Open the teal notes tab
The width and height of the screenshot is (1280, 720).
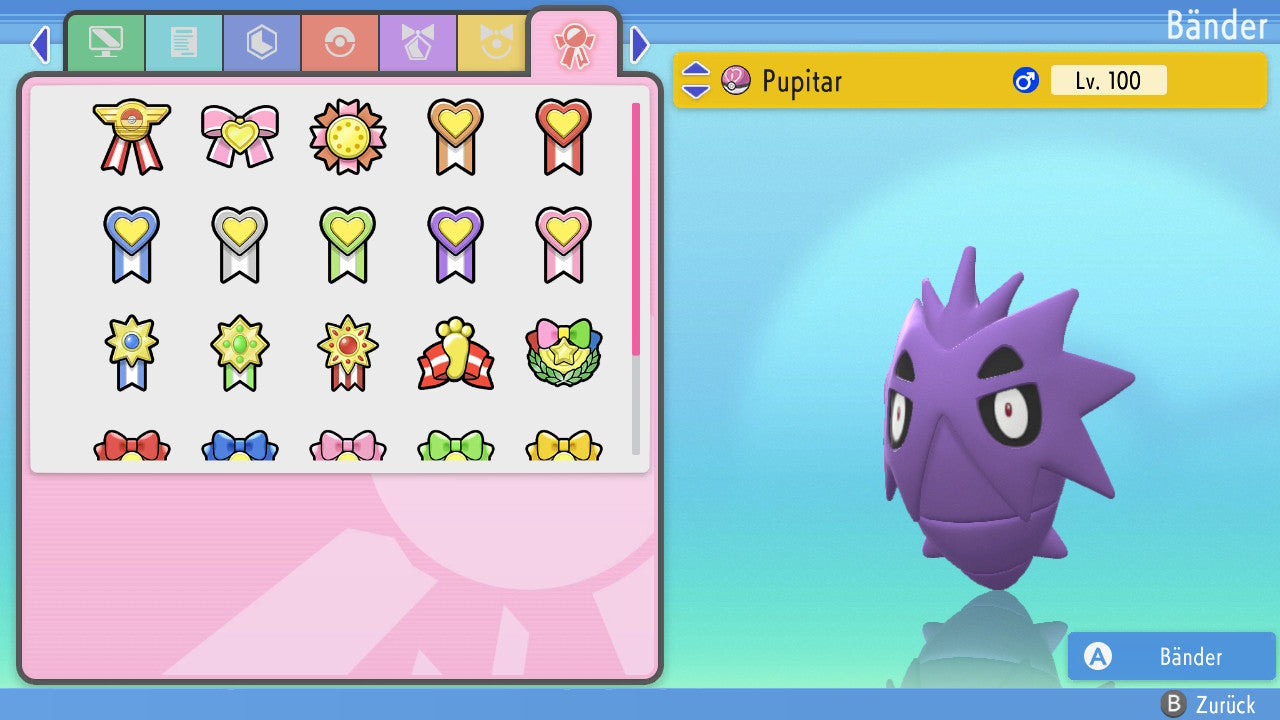[184, 43]
